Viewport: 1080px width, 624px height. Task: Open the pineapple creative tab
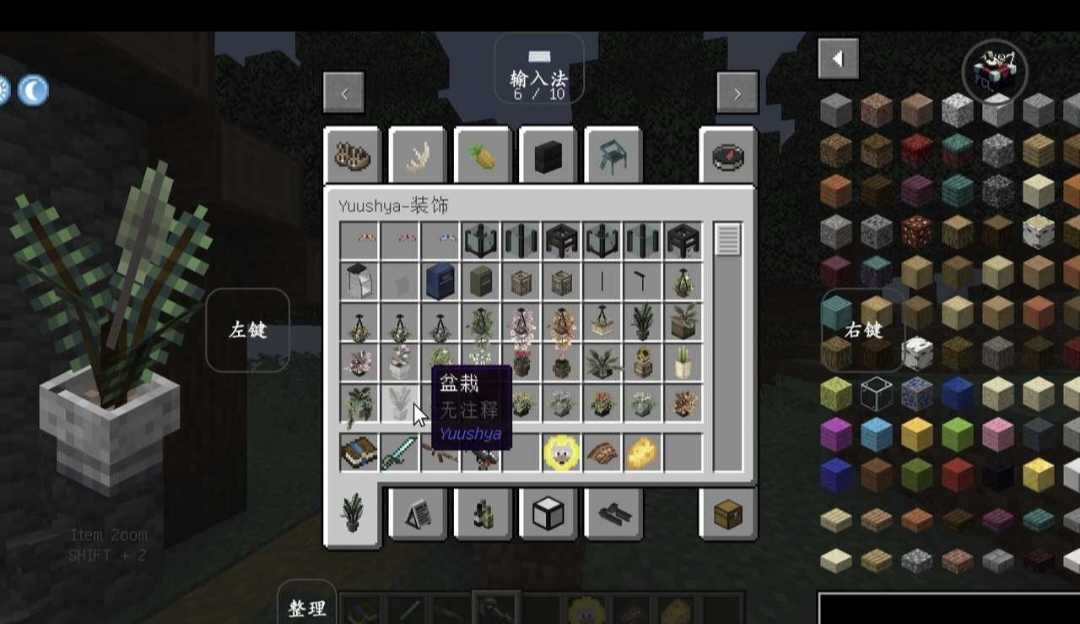[x=482, y=156]
